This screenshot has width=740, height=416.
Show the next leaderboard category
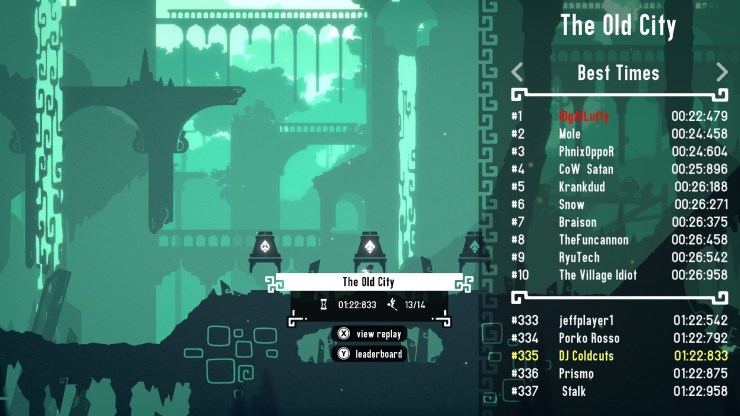tap(722, 72)
